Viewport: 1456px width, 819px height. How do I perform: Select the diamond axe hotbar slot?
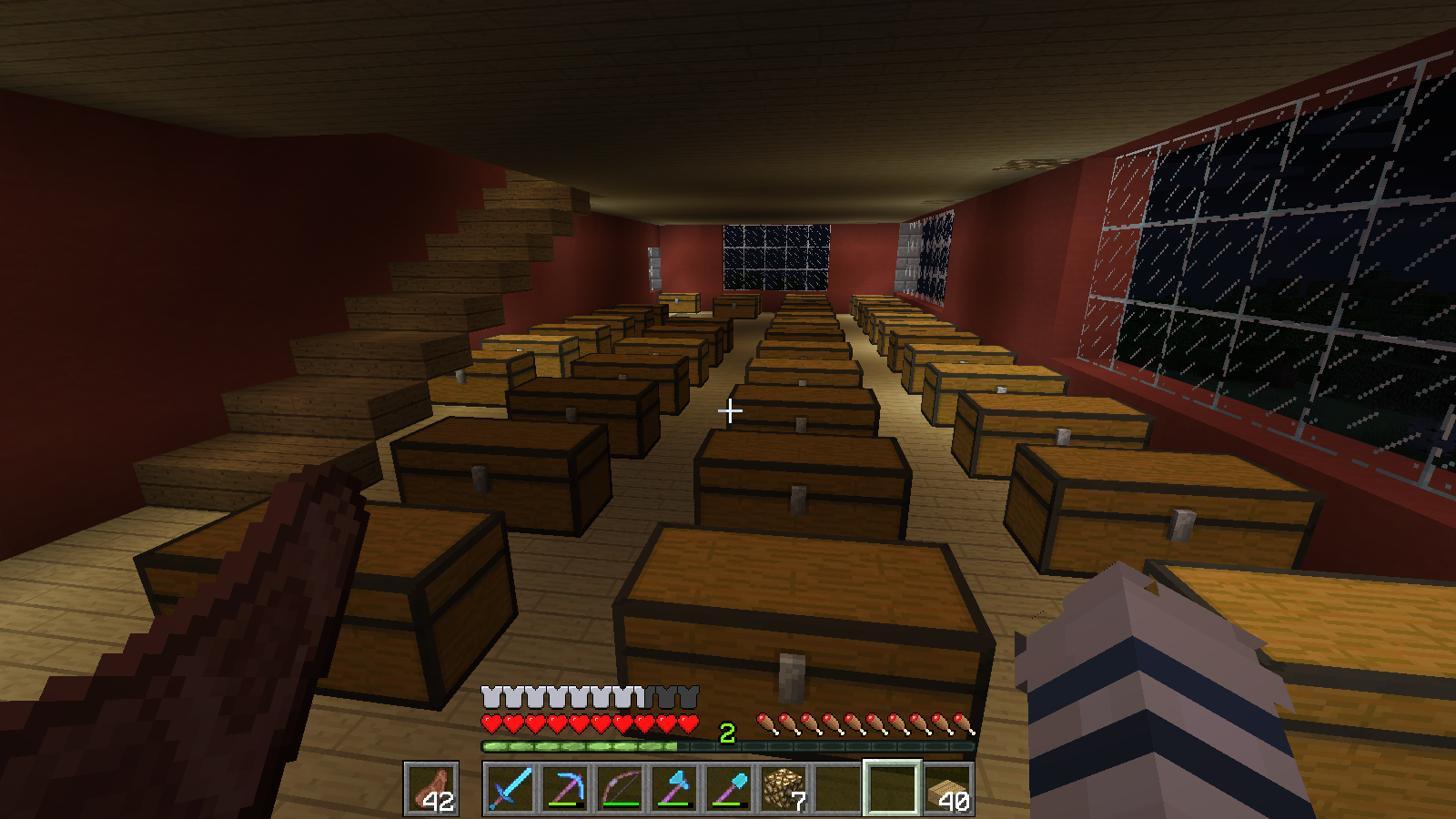pos(674,788)
